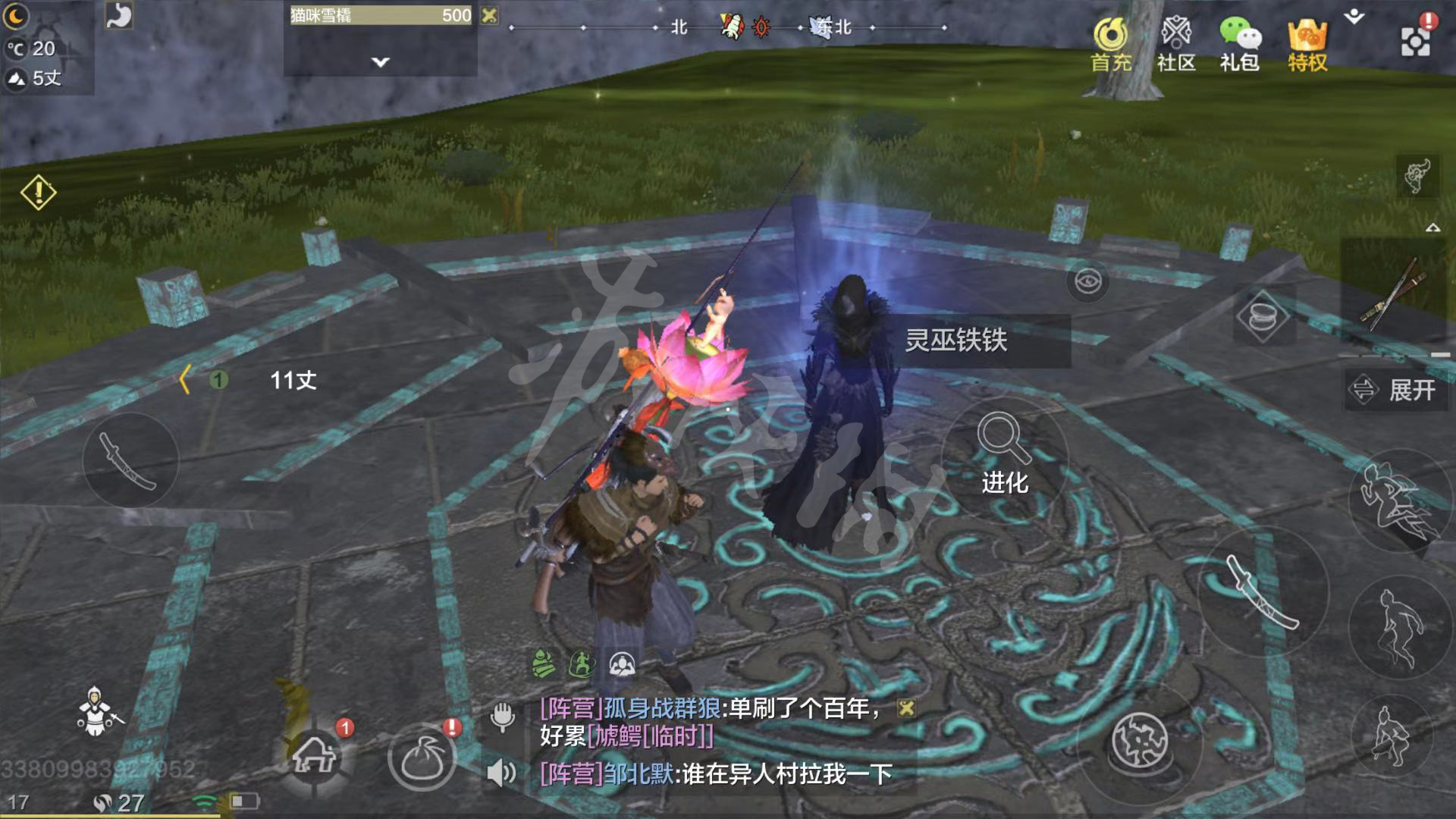1456x819 pixels.
Task: Trigger the sprint dash action button
Action: point(1395,502)
